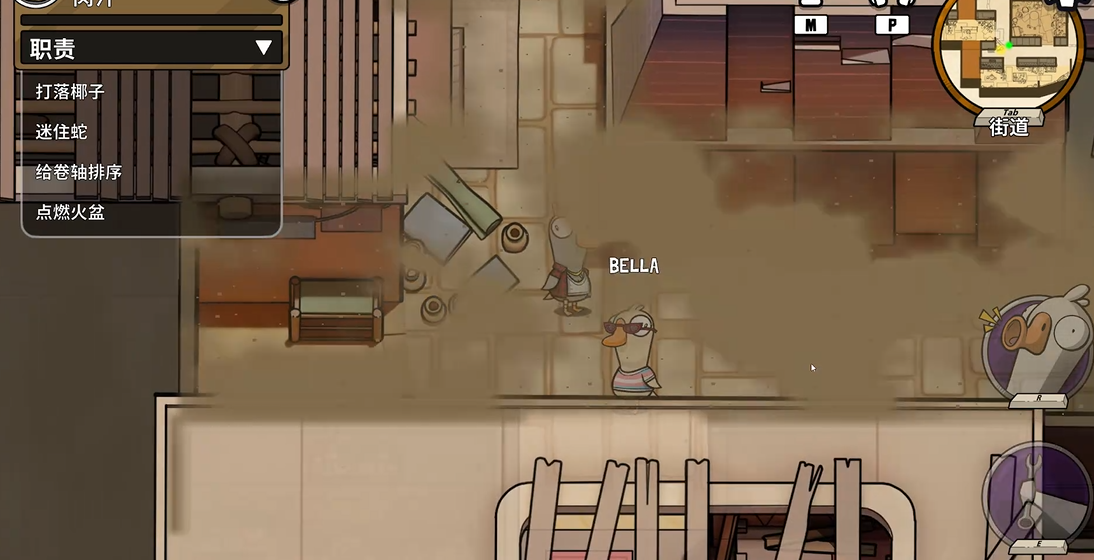Collapse the 职责 task list dropdown
Image resolution: width=1094 pixels, height=560 pixels.
coord(263,47)
